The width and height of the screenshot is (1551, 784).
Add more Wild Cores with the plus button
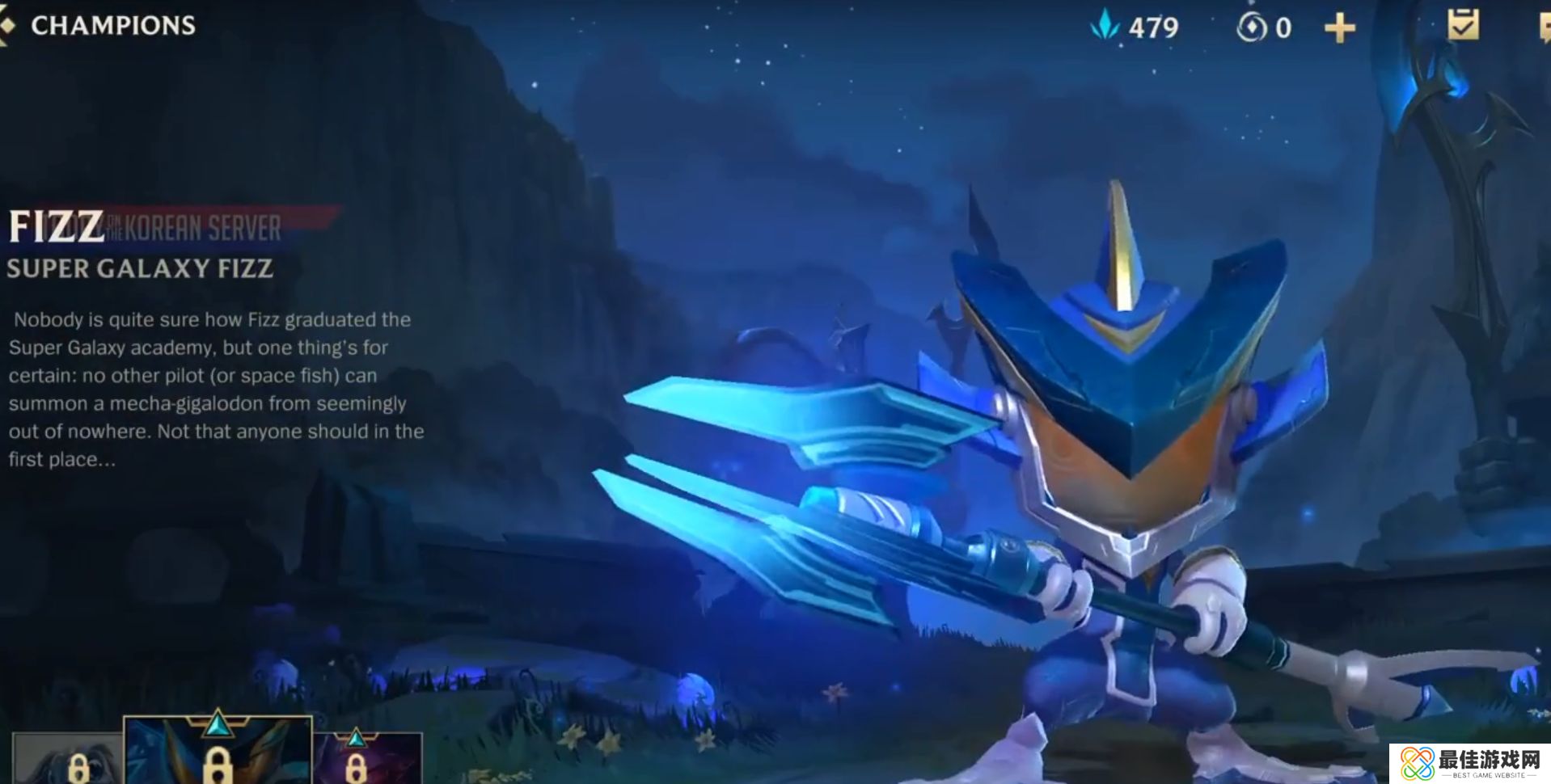tap(1339, 29)
